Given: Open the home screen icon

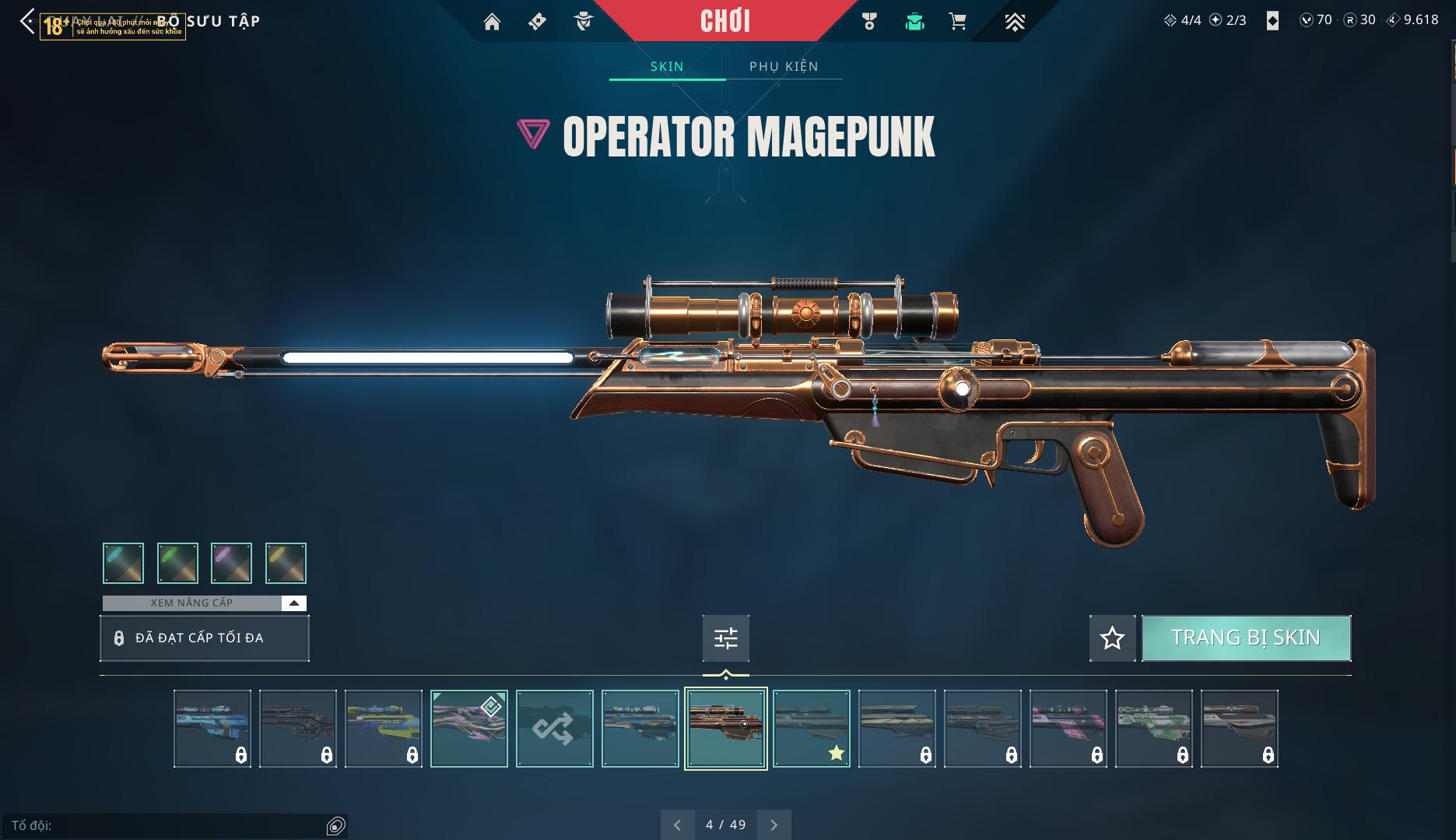Looking at the screenshot, I should click(x=492, y=22).
